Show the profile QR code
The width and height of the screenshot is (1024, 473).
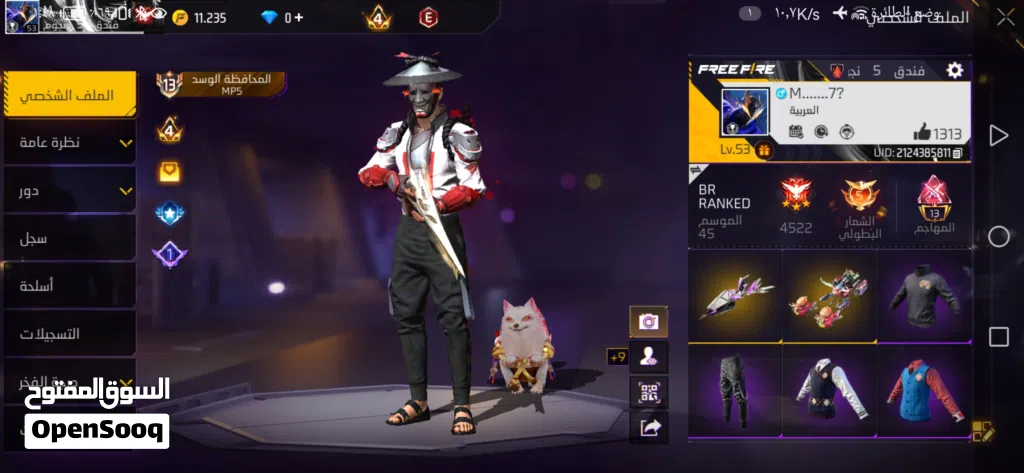point(648,391)
